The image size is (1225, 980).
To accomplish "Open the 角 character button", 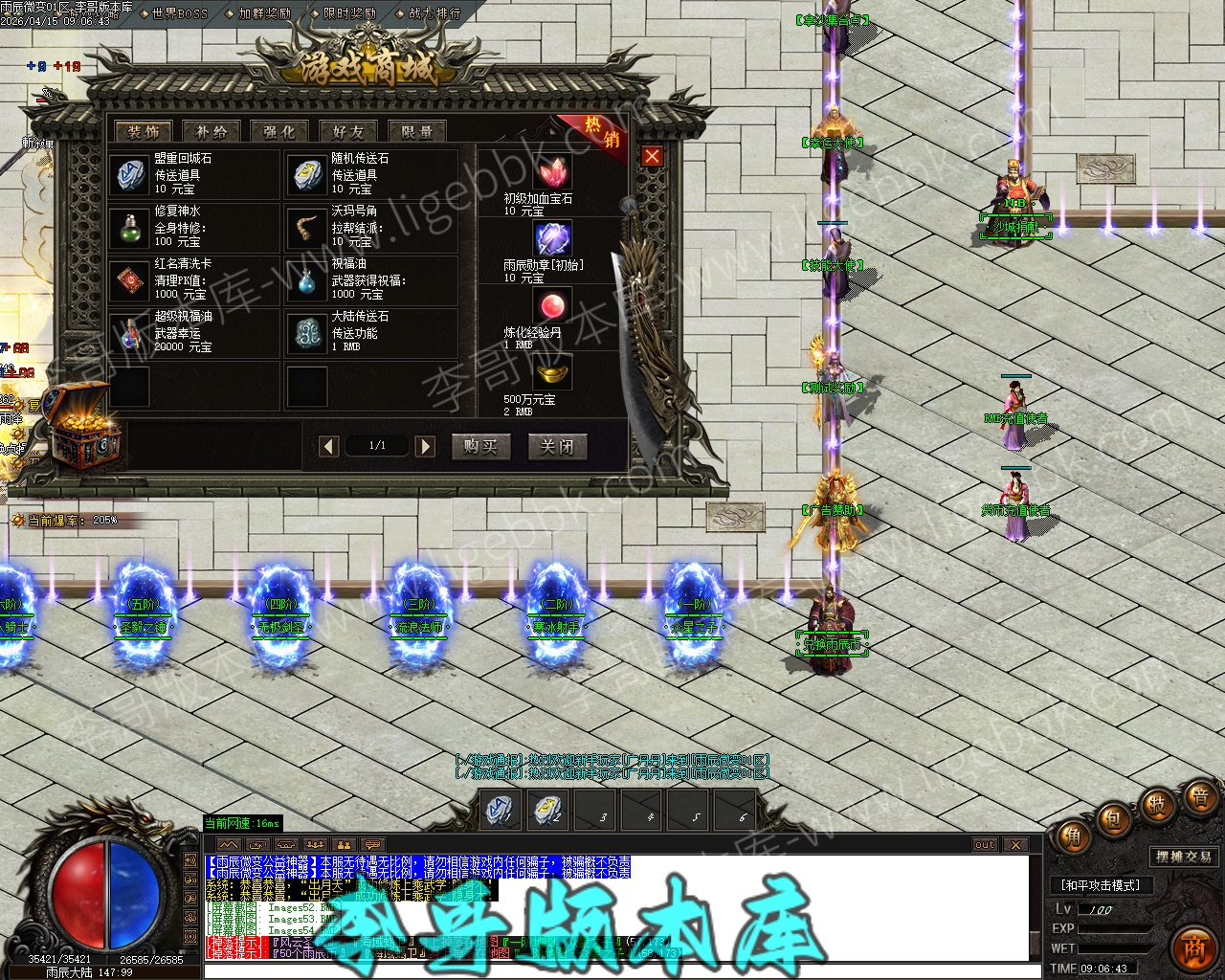I will 1073,838.
